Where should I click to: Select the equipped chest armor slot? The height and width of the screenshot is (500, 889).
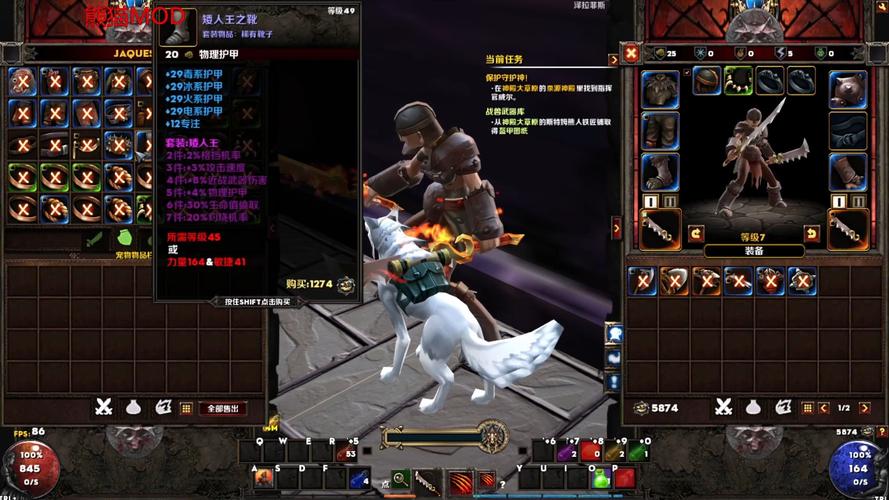(660, 88)
